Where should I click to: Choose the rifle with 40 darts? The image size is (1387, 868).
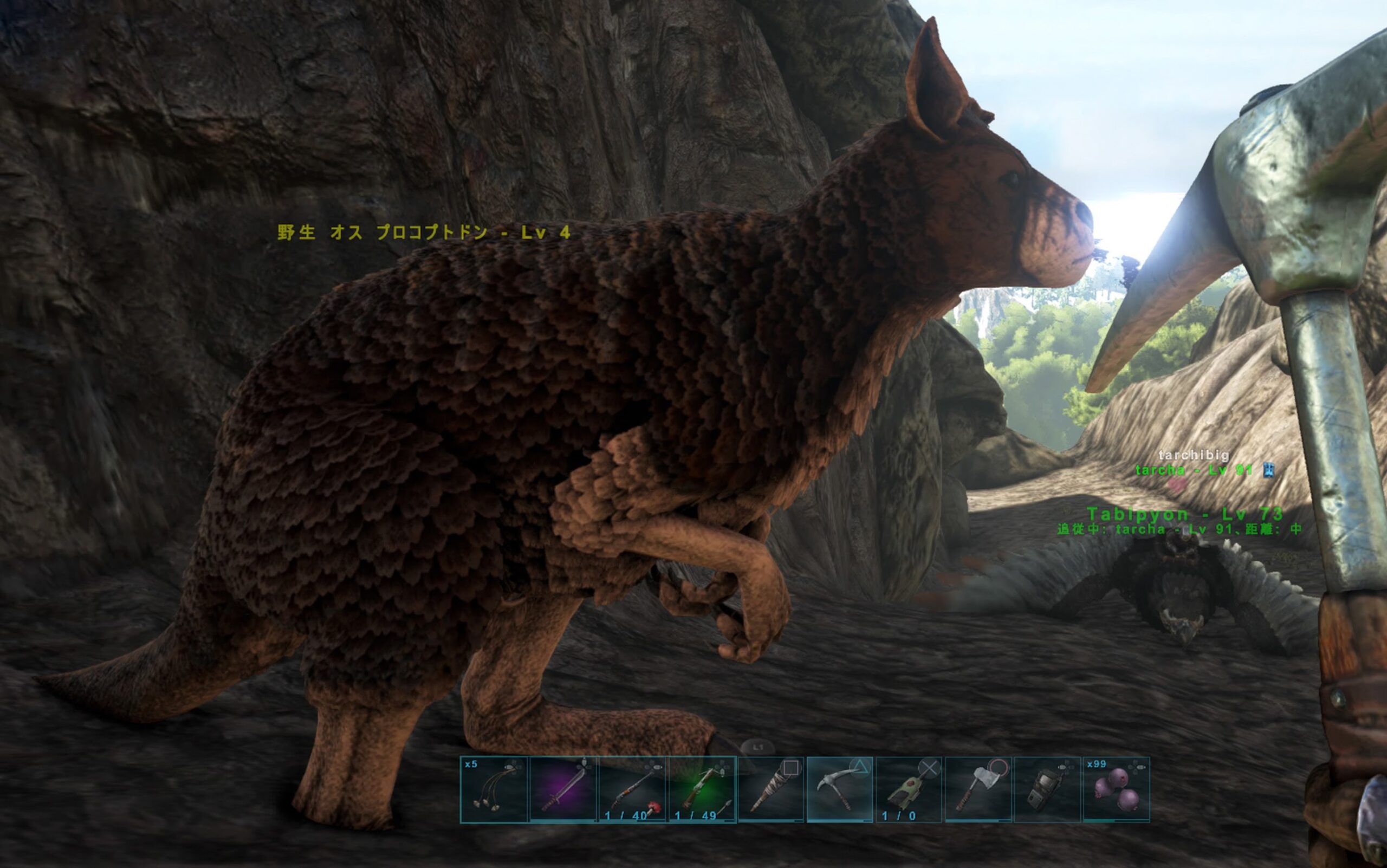click(x=632, y=789)
